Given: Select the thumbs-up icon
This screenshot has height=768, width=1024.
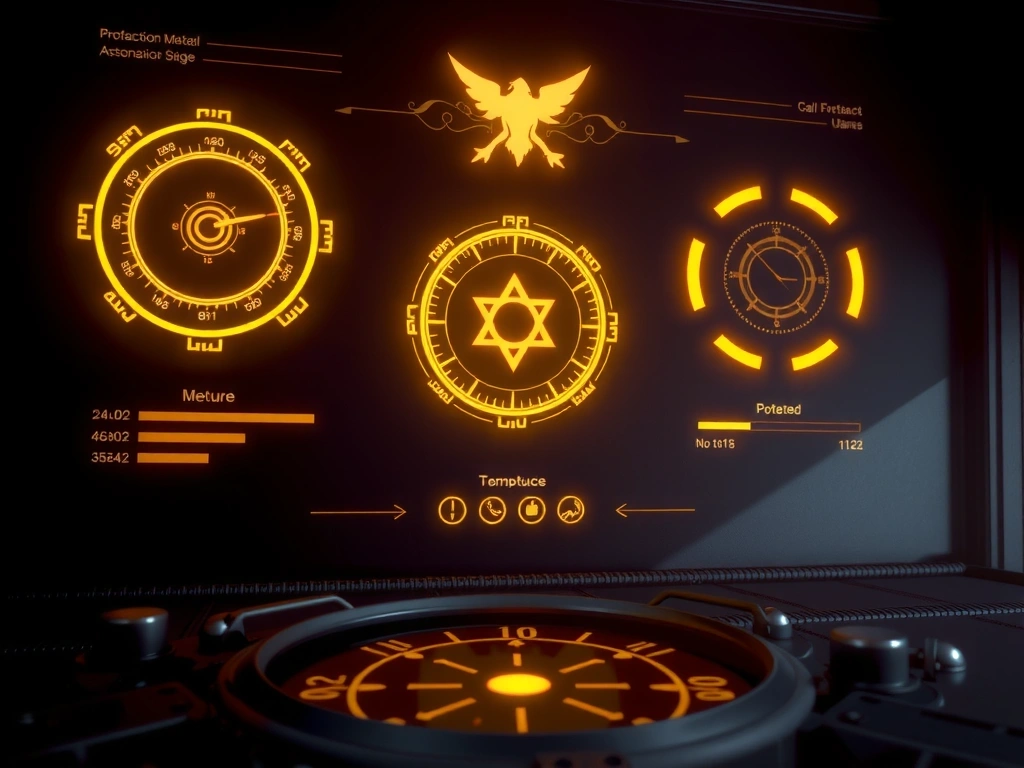Looking at the screenshot, I should (x=531, y=511).
